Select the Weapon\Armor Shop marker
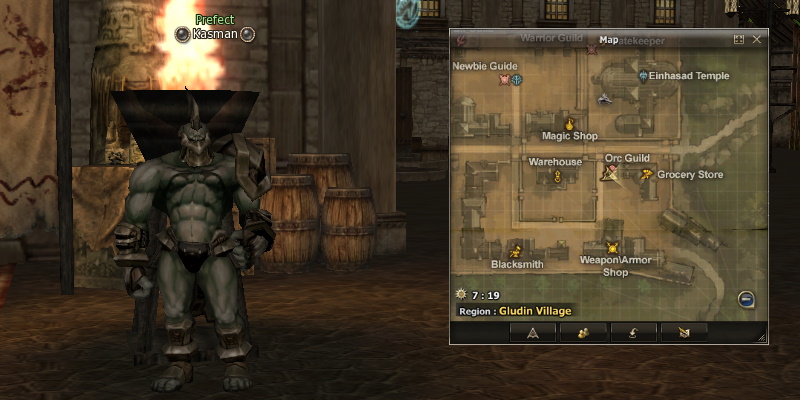This screenshot has height=400, width=800. pyautogui.click(x=613, y=247)
